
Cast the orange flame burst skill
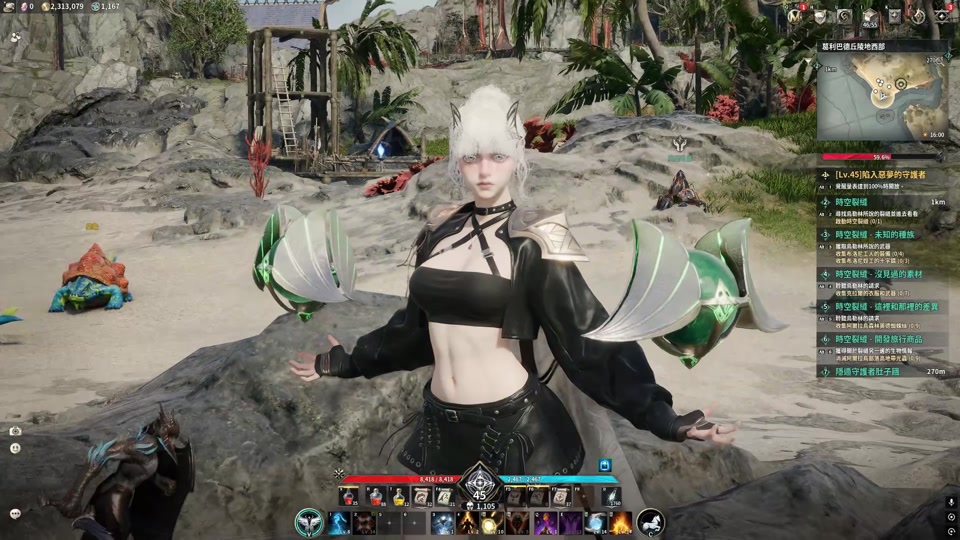pyautogui.click(x=621, y=523)
